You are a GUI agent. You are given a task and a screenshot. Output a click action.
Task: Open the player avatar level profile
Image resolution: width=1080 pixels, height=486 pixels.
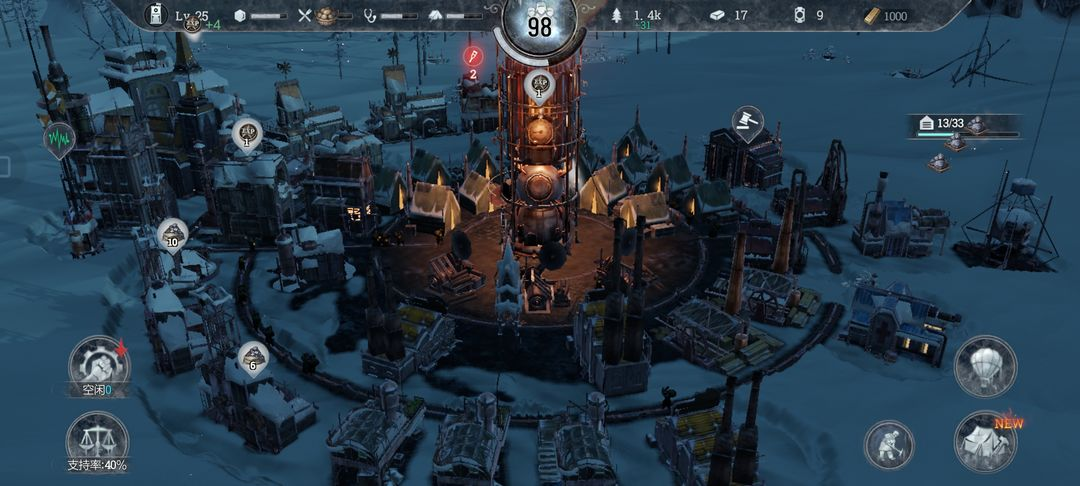pos(156,15)
